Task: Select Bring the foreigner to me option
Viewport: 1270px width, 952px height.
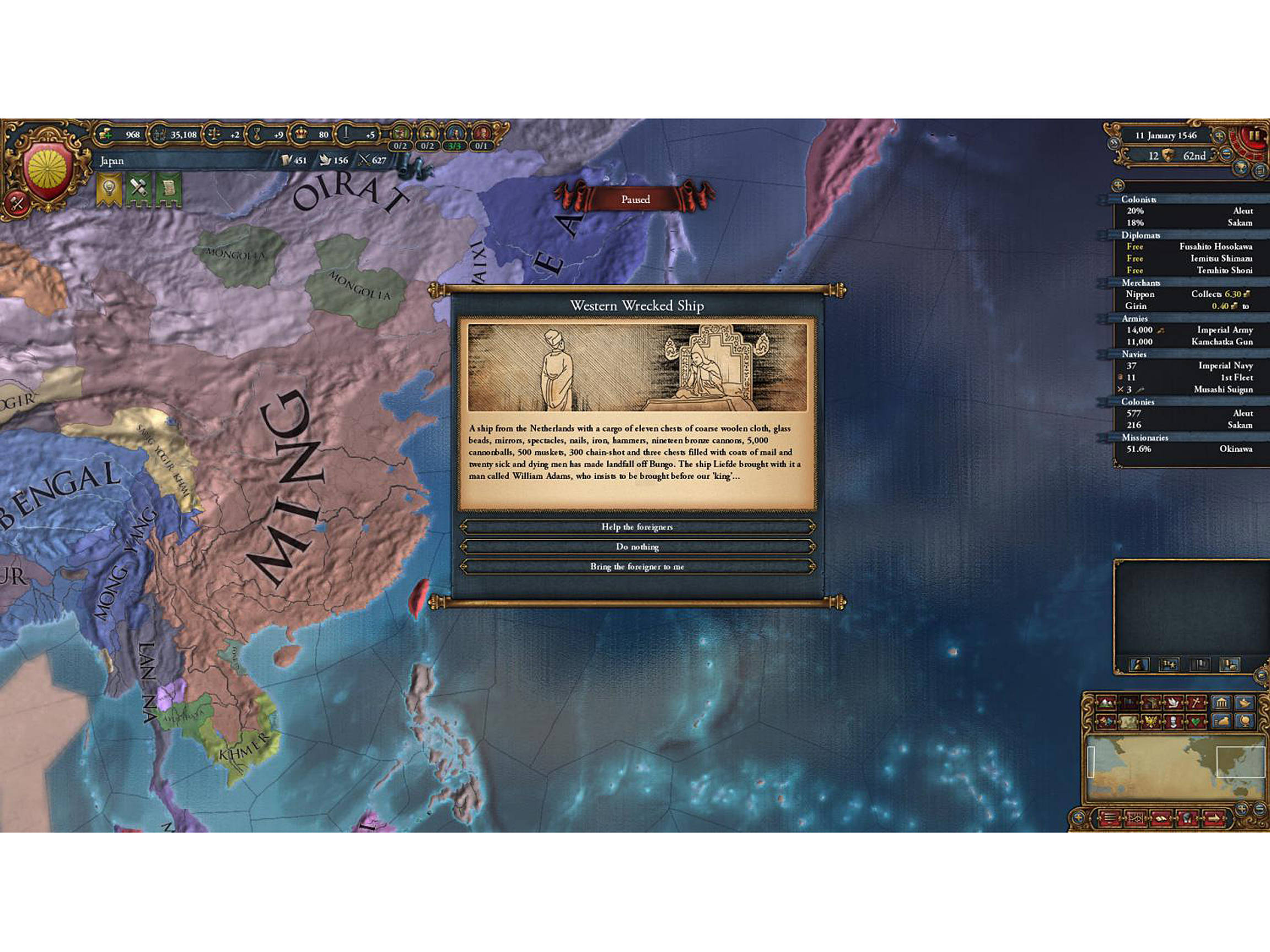Action: [x=637, y=567]
